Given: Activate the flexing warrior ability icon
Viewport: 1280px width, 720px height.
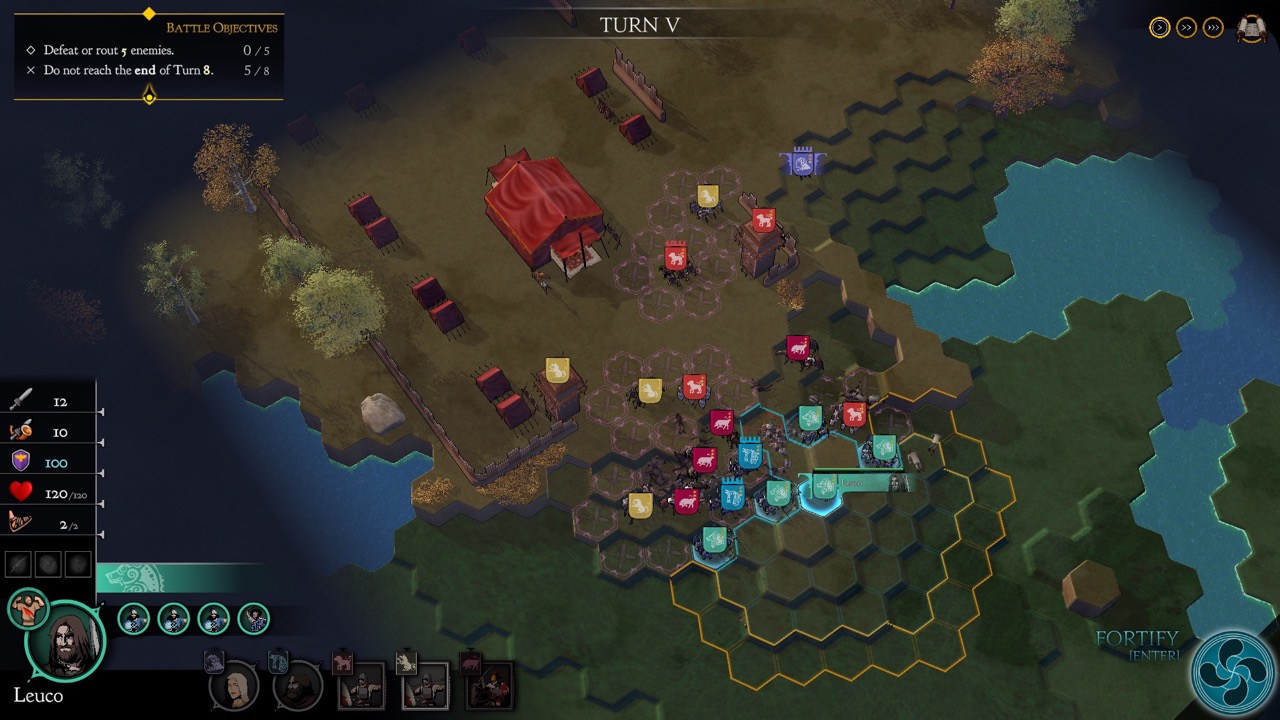Looking at the screenshot, I should click(x=27, y=608).
